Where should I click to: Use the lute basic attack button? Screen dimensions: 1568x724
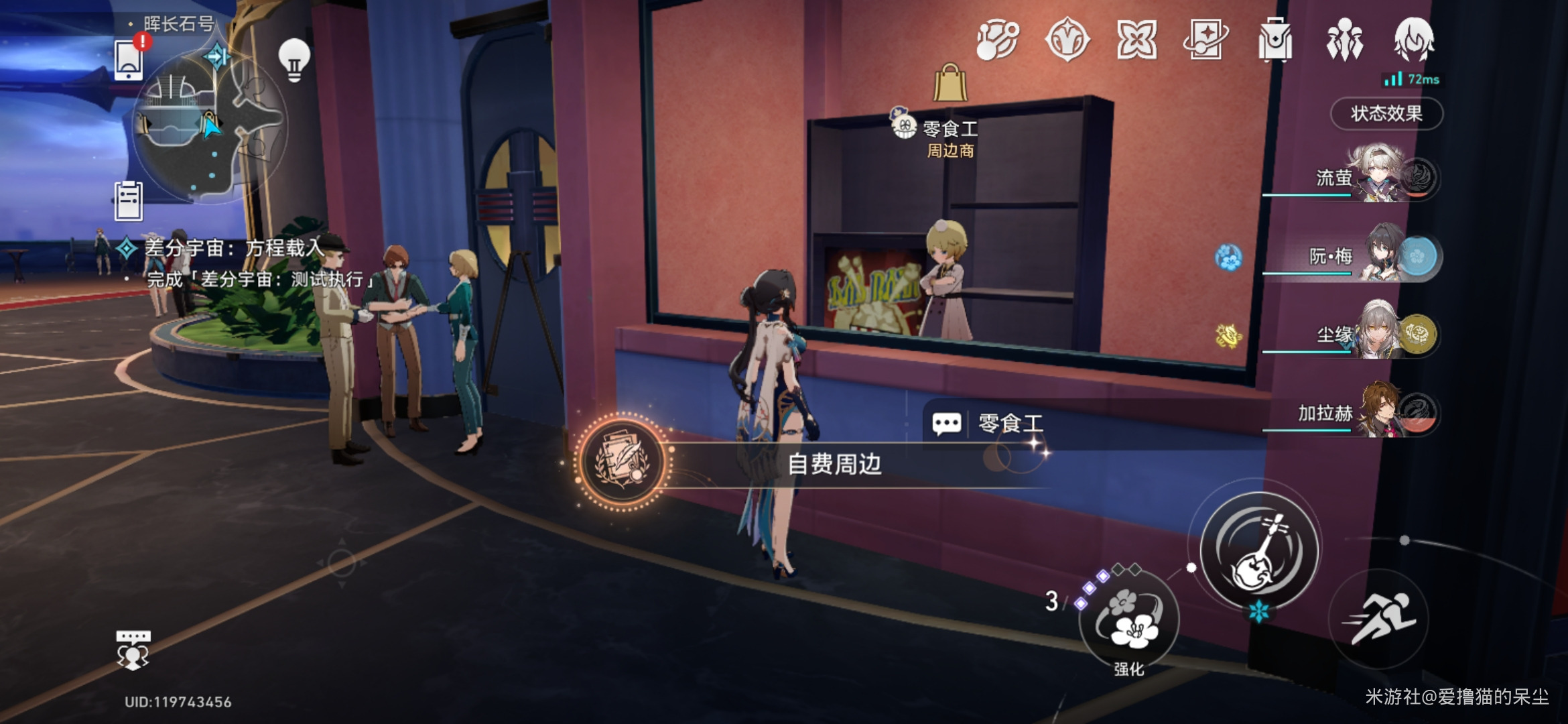click(x=1259, y=551)
